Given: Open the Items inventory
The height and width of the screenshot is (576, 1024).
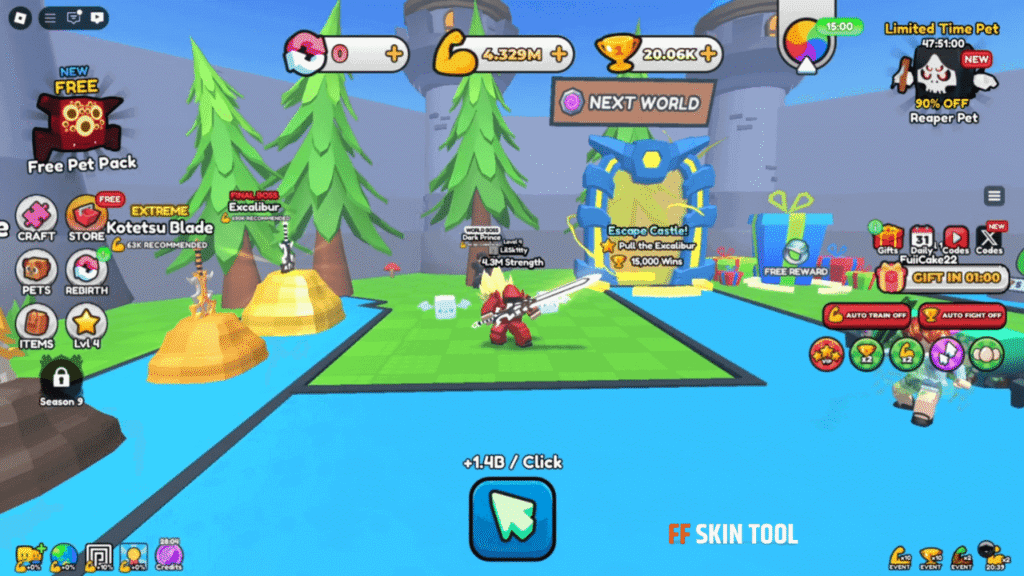Looking at the screenshot, I should click(x=36, y=324).
